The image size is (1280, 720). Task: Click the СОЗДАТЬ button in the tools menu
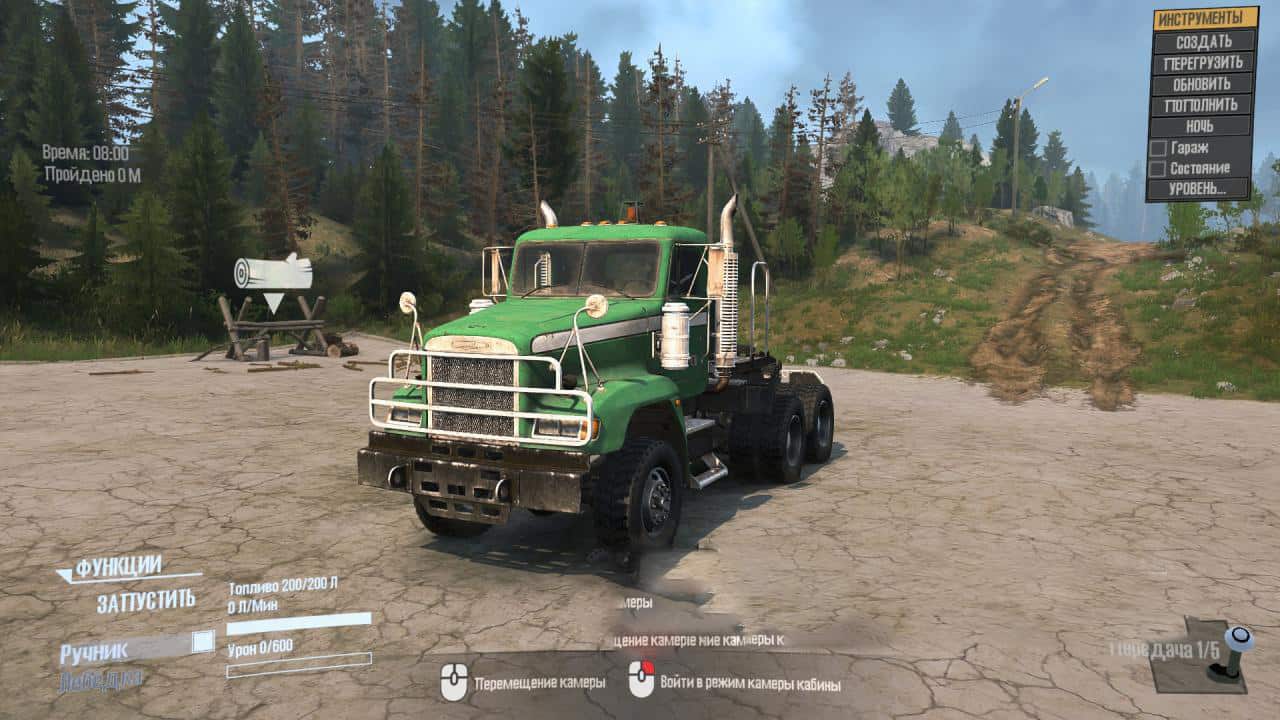tap(1203, 42)
